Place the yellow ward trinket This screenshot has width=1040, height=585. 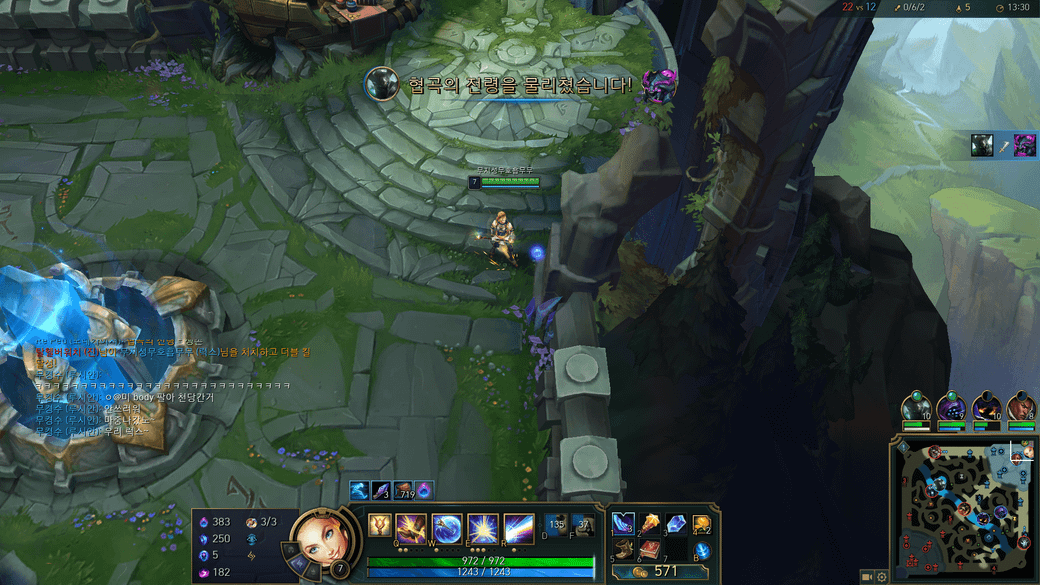tap(702, 524)
